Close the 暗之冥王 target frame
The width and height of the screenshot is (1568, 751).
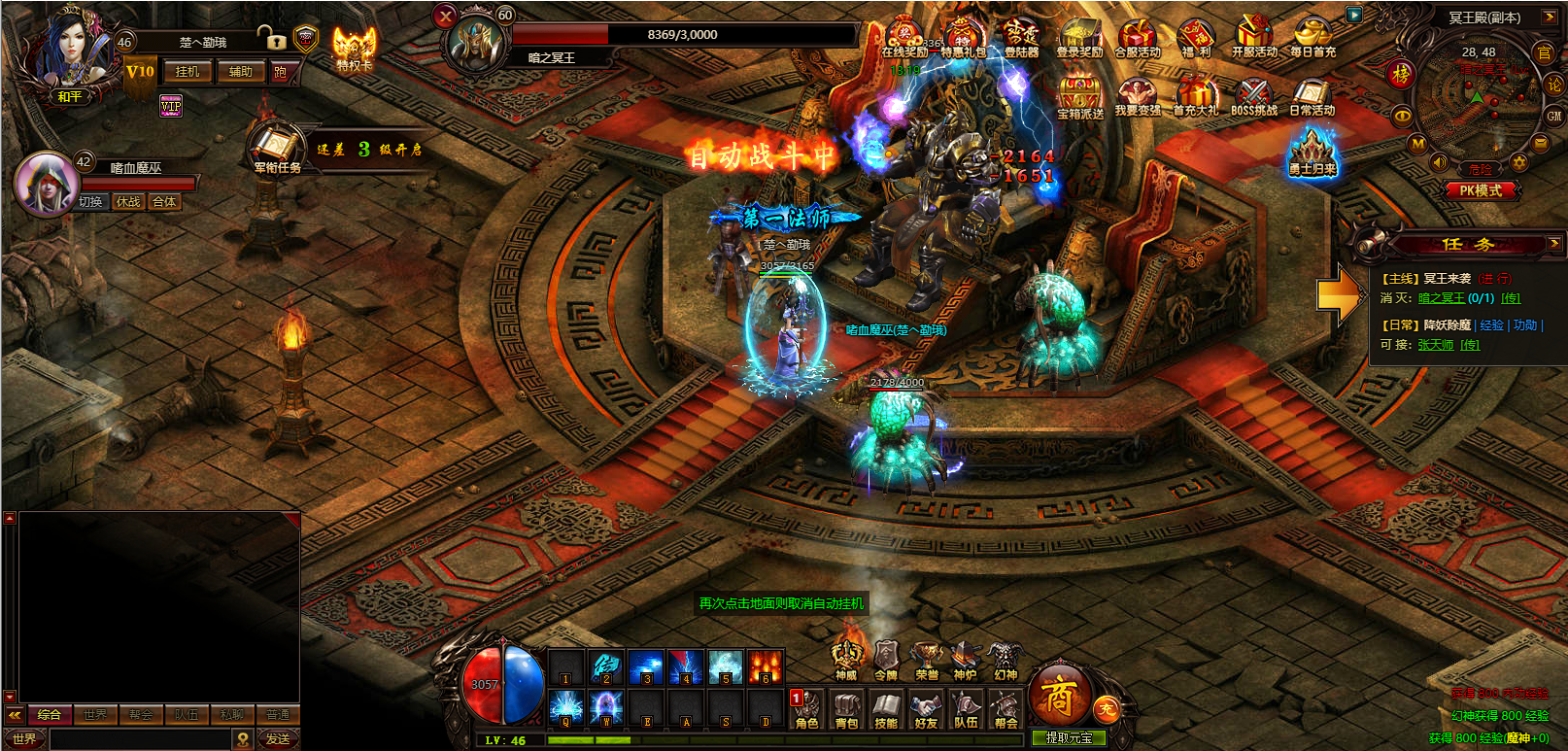445,16
